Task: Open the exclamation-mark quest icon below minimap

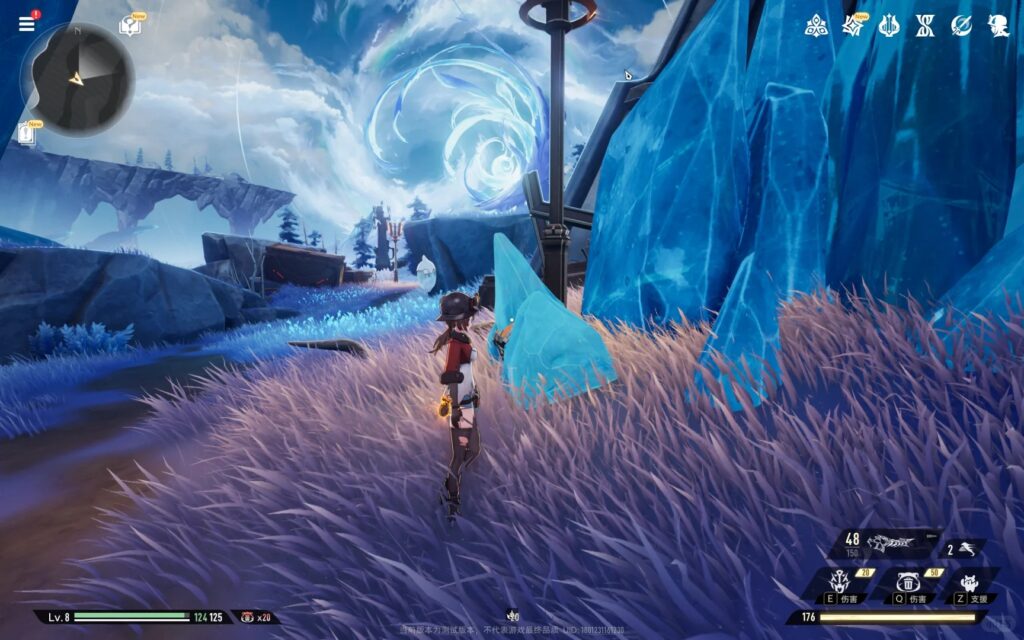Action: coord(27,133)
